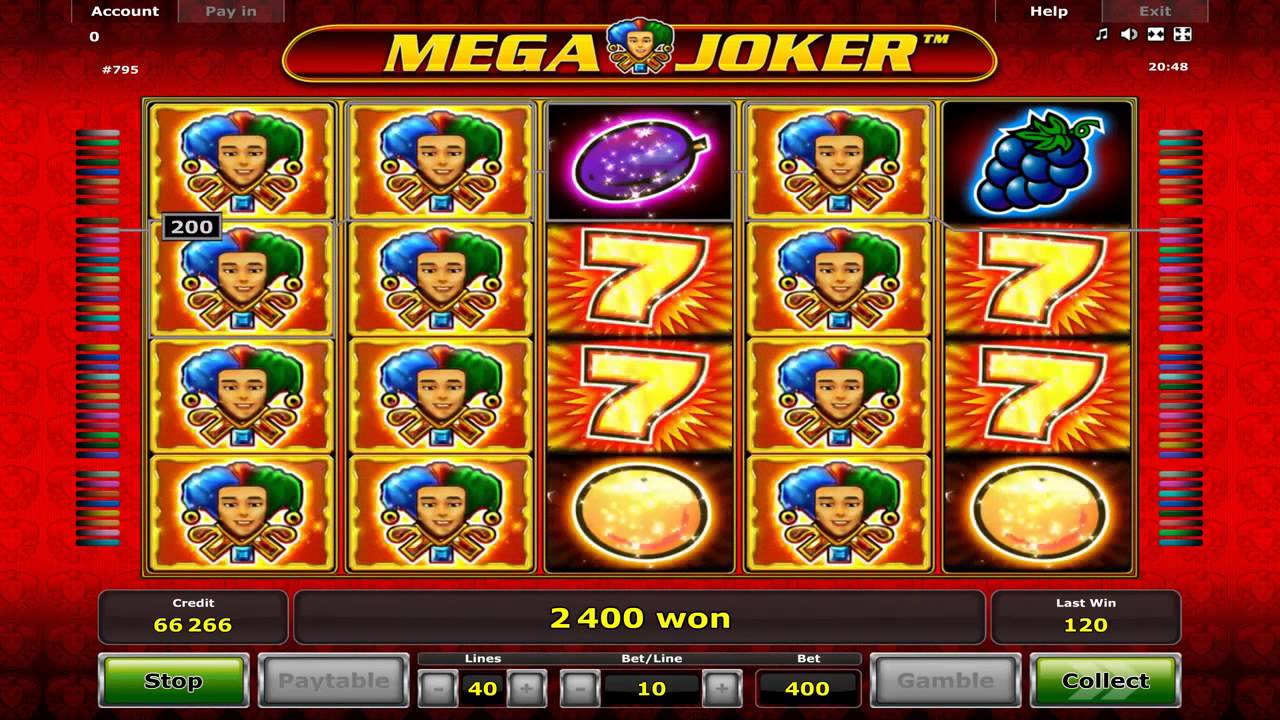The image size is (1280, 720).
Task: Open the Help menu
Action: (x=1049, y=11)
